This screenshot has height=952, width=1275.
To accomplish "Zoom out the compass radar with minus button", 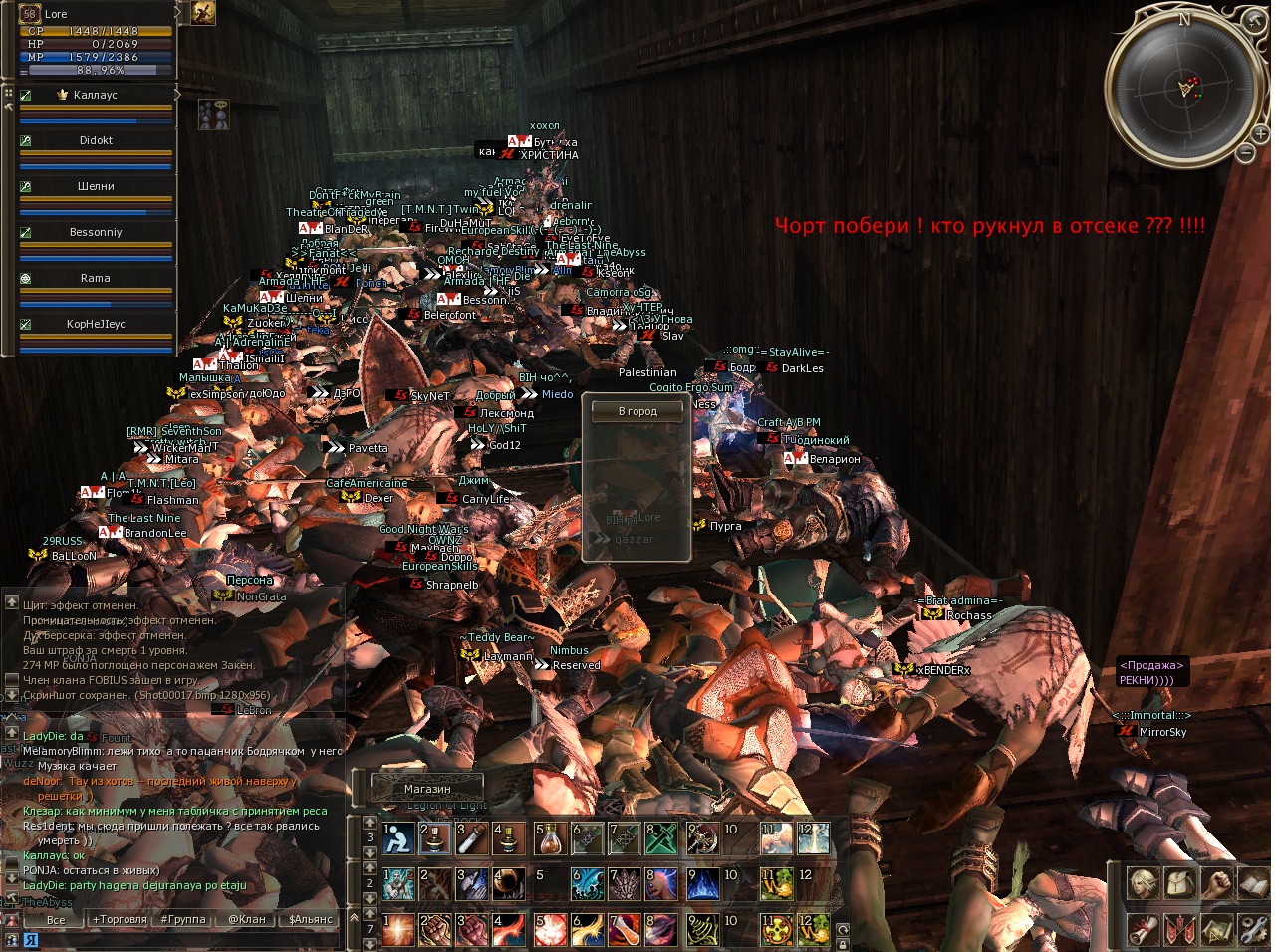I will [1245, 153].
